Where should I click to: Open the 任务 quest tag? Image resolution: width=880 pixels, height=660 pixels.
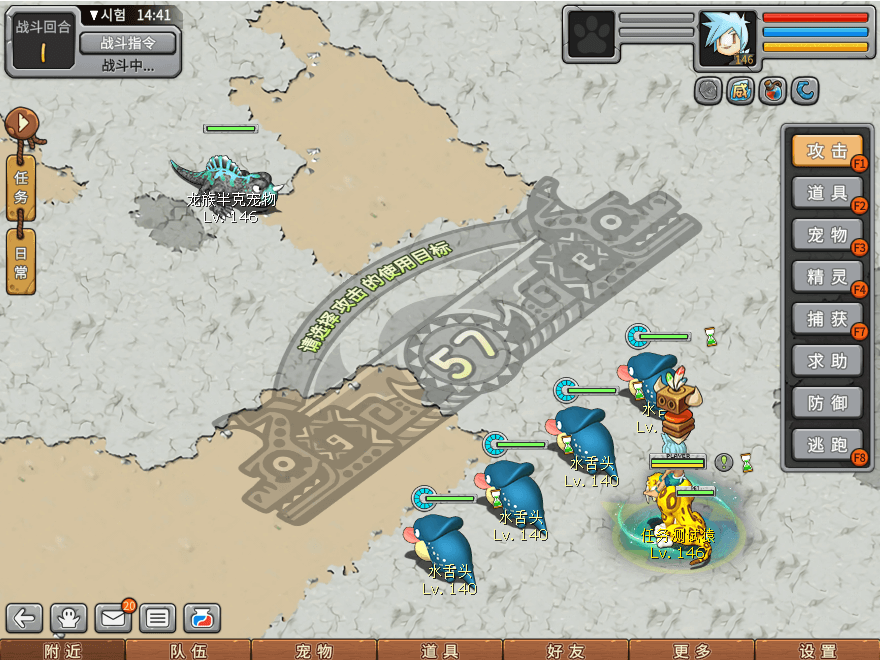(x=21, y=187)
